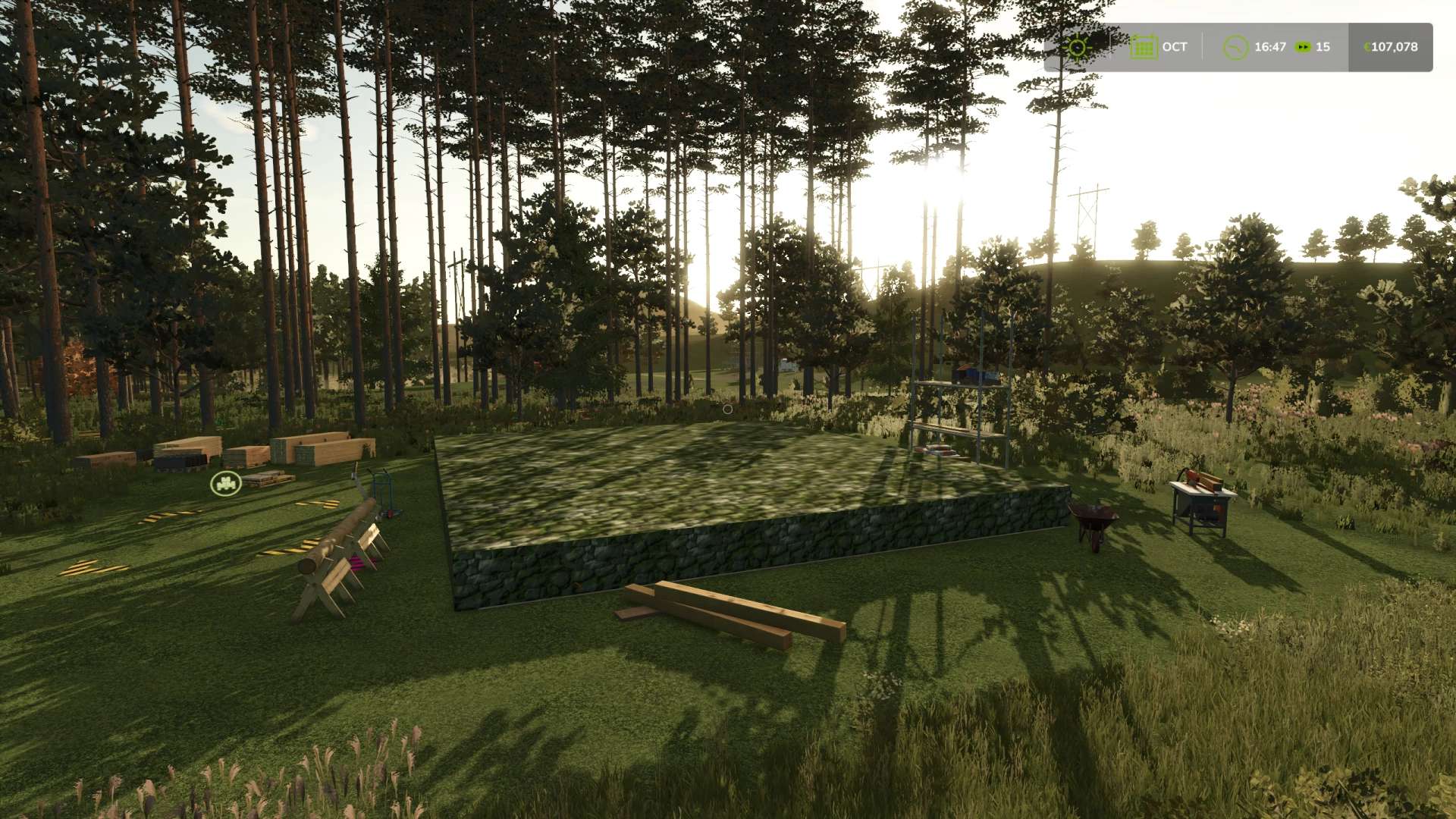This screenshot has width=1456, height=819.
Task: Click the sunny weather forecast icon
Action: point(1076,47)
